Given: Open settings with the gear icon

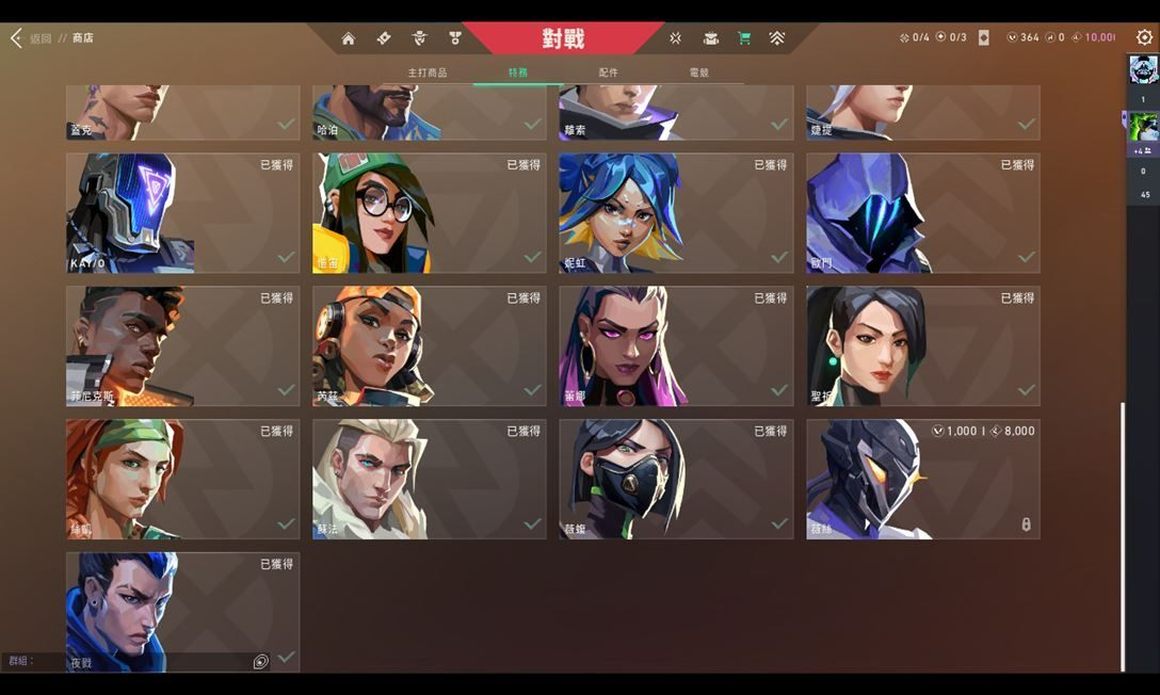Looking at the screenshot, I should click(1144, 37).
